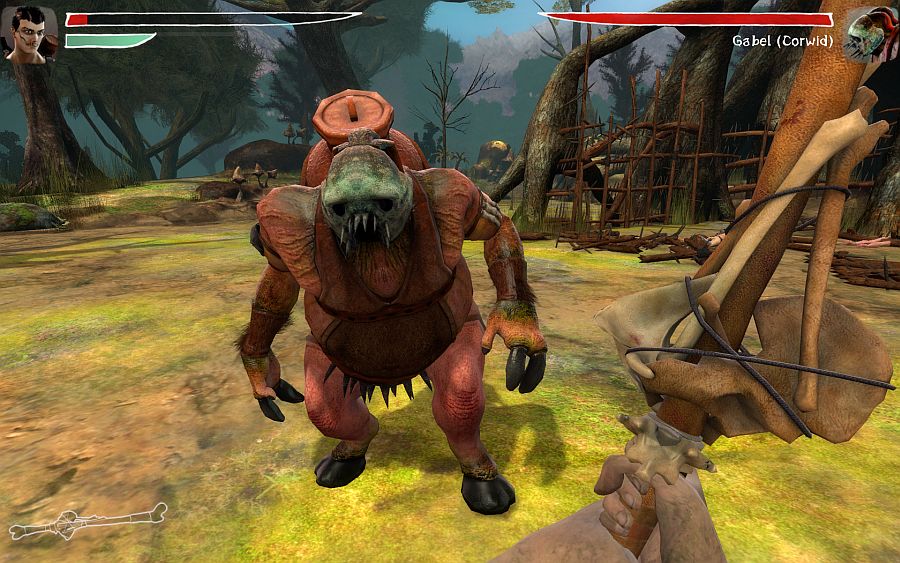Click the player character portrait
Screen dimensions: 900x563
point(28,33)
